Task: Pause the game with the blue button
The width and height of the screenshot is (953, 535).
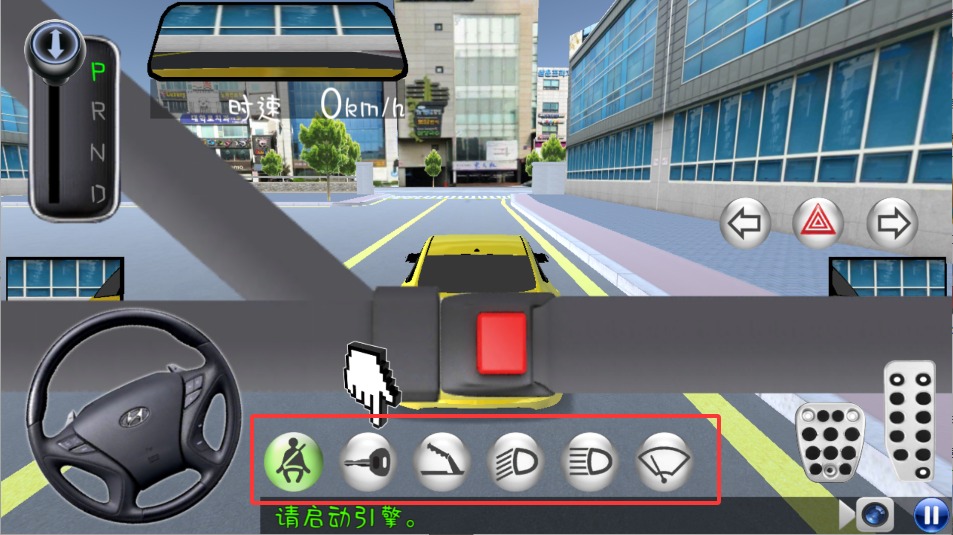Action: (931, 516)
